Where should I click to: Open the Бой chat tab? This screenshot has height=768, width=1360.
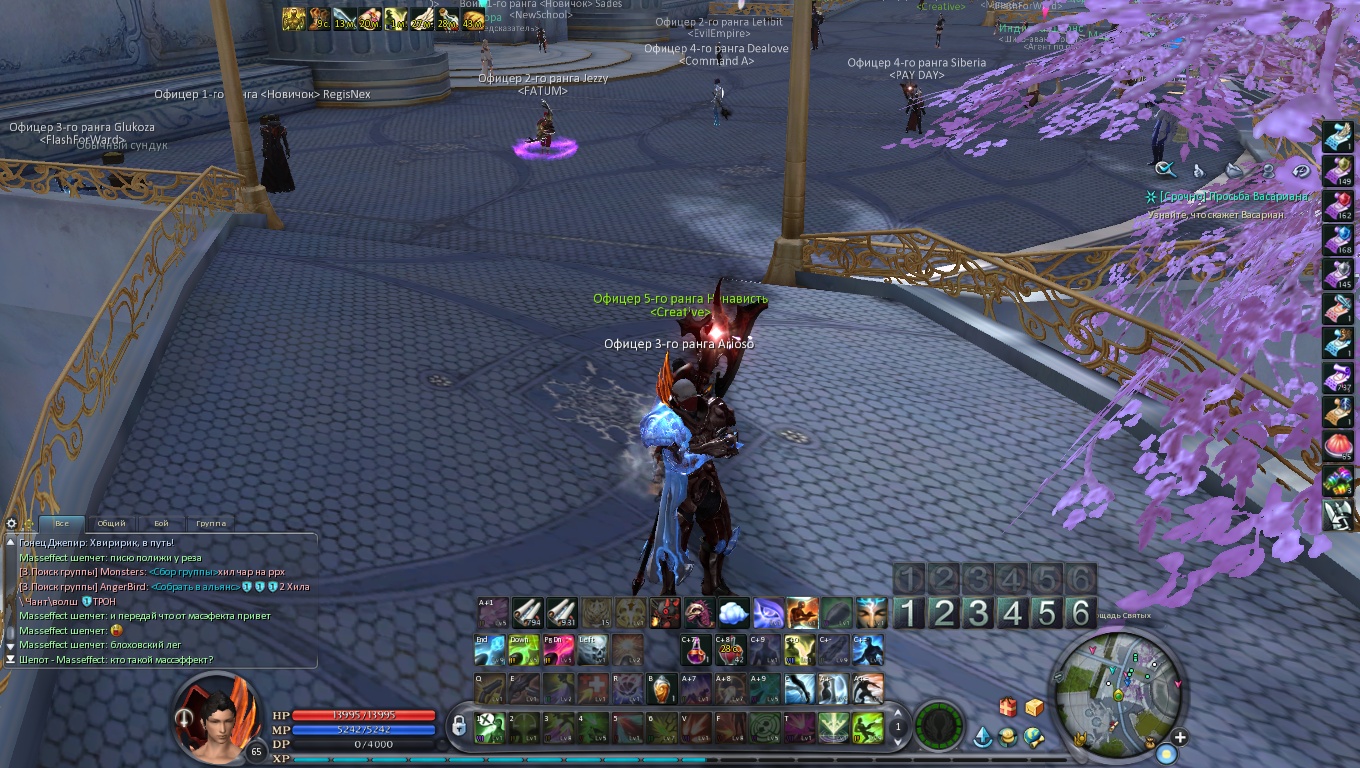[x=161, y=523]
